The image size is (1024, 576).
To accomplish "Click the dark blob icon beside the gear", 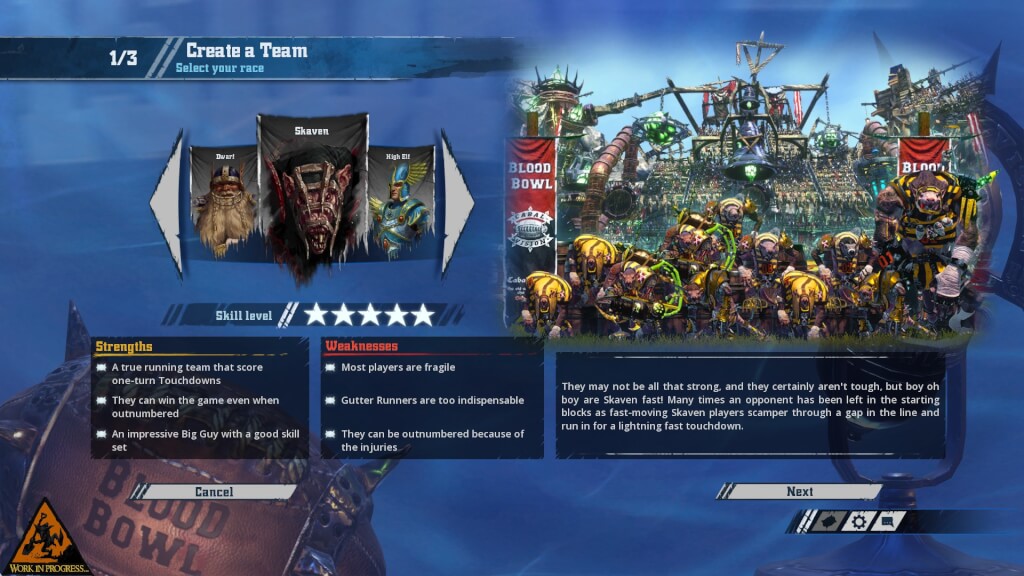I will (827, 521).
